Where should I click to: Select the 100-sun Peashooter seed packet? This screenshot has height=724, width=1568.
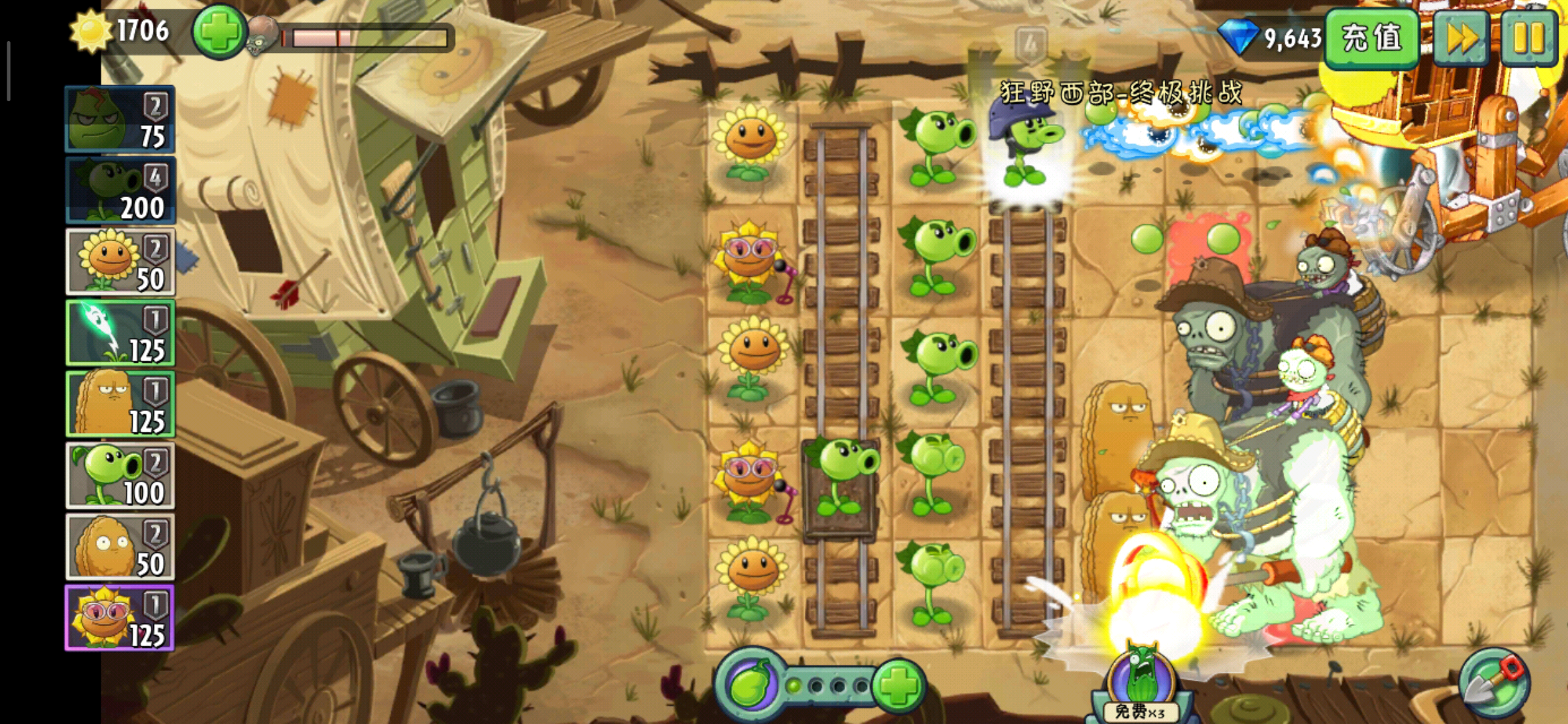point(120,476)
